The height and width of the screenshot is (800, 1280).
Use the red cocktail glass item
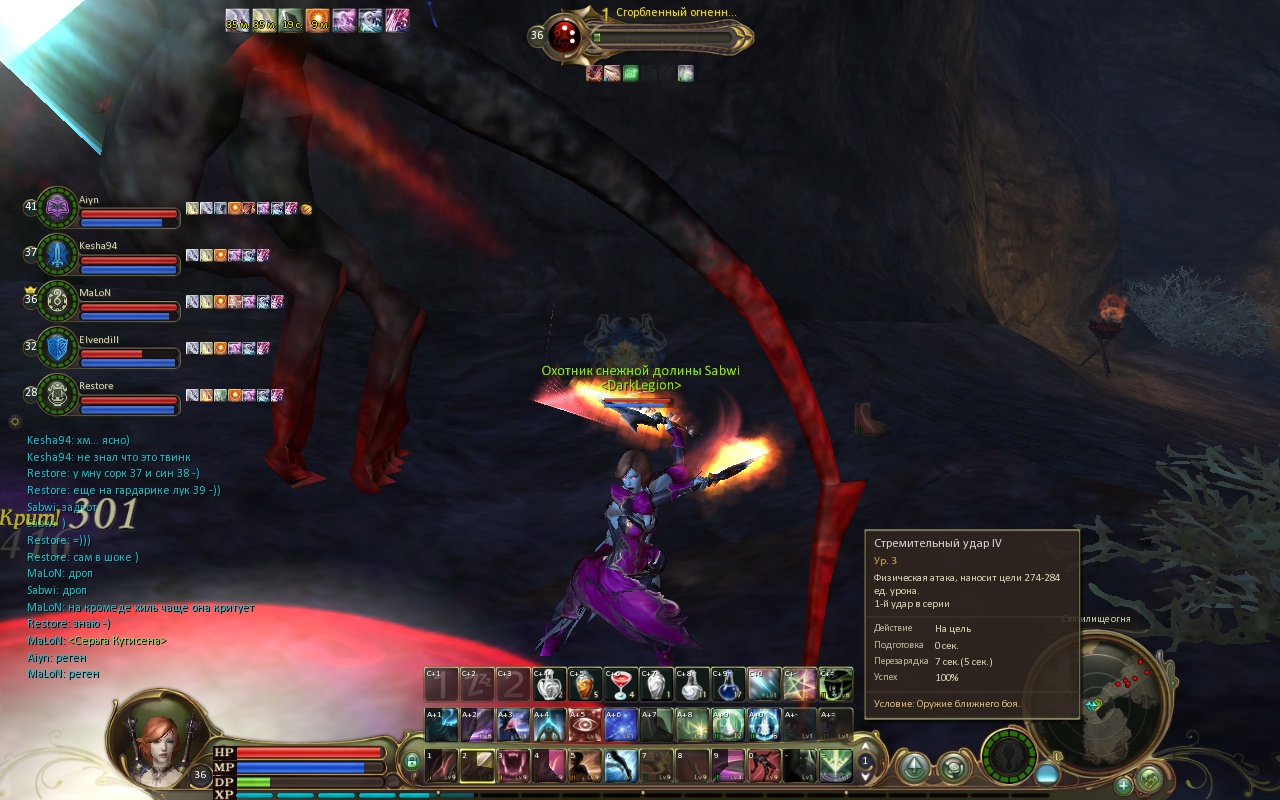[620, 684]
